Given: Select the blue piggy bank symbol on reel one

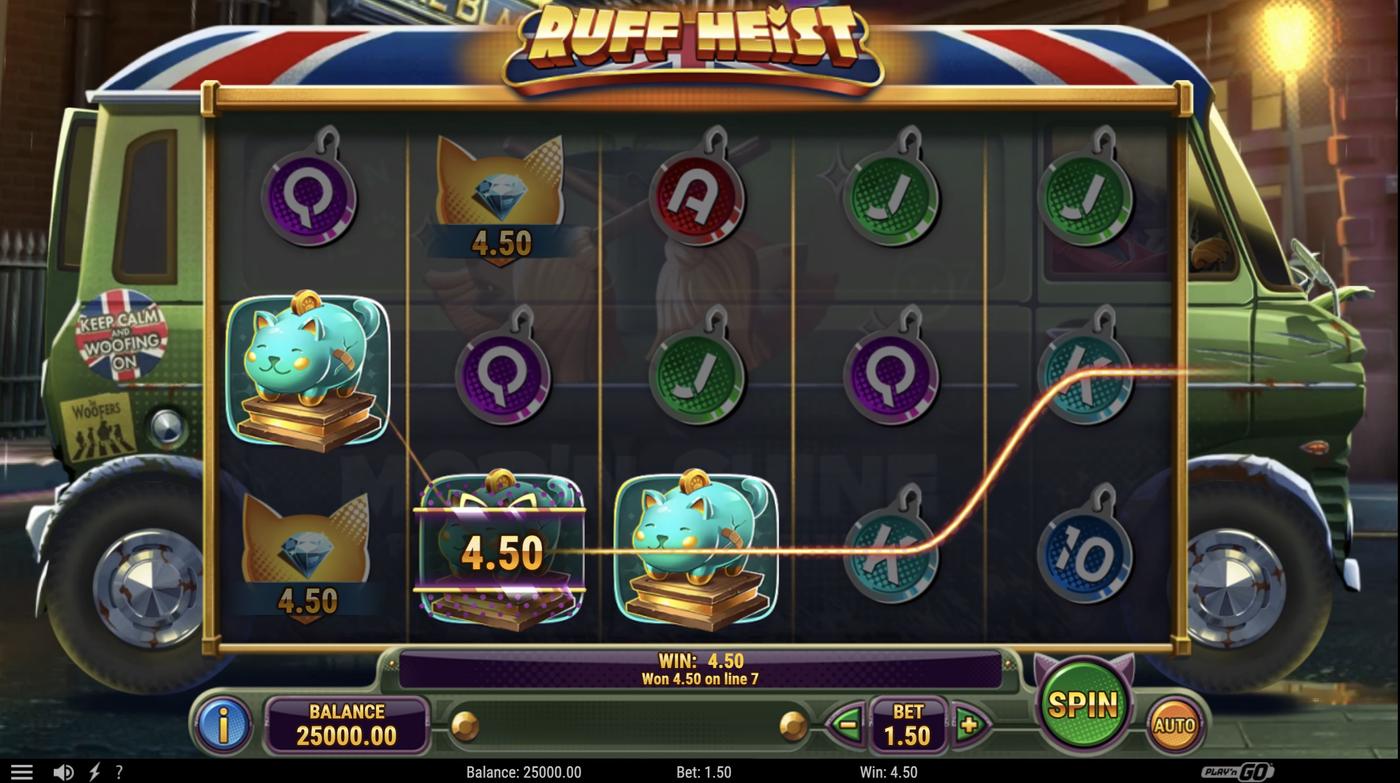Looking at the screenshot, I should (x=308, y=370).
